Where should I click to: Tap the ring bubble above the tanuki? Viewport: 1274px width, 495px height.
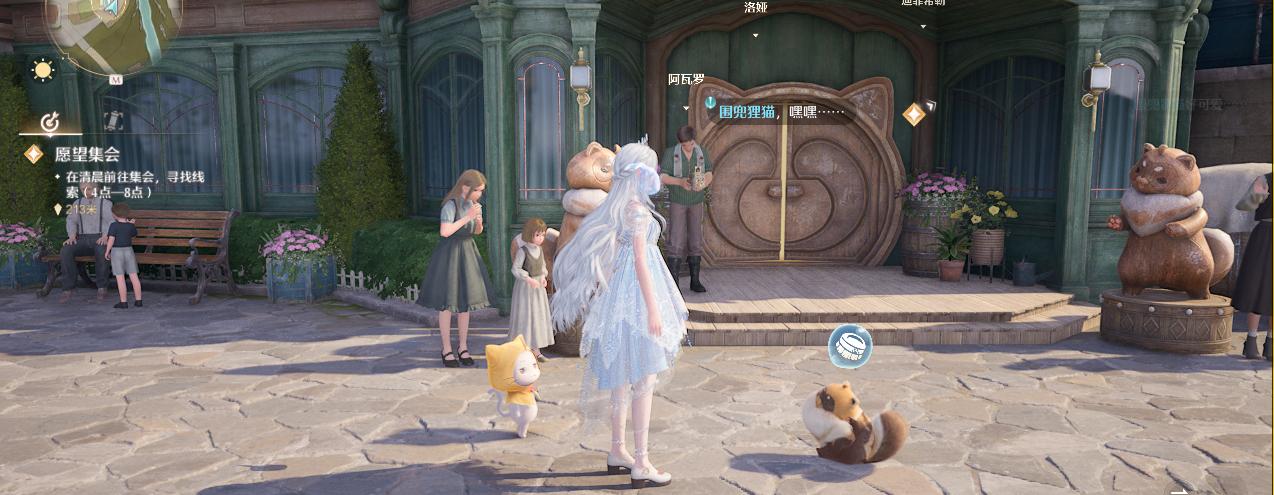click(x=850, y=346)
